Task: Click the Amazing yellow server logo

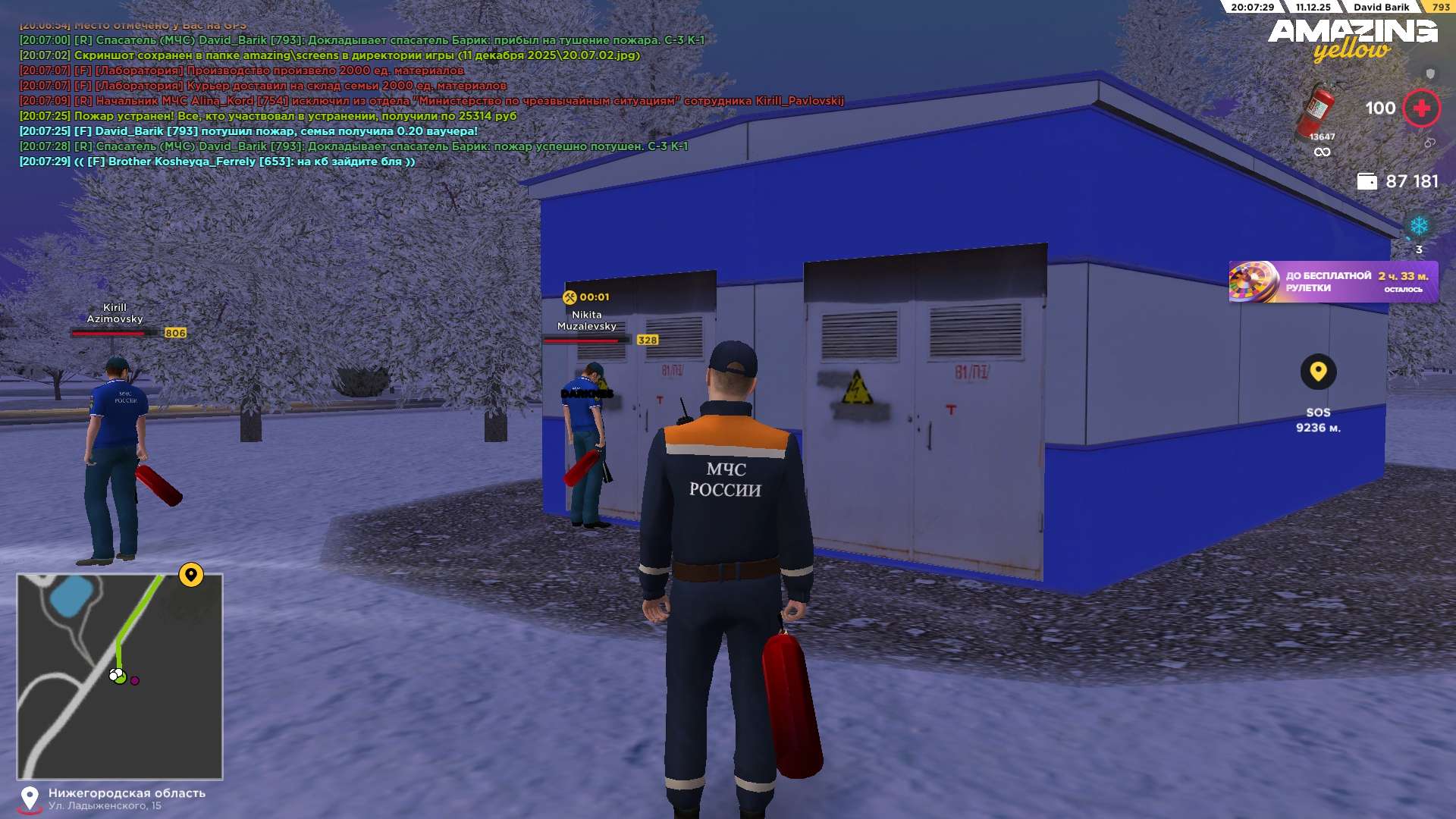Action: point(1352,39)
